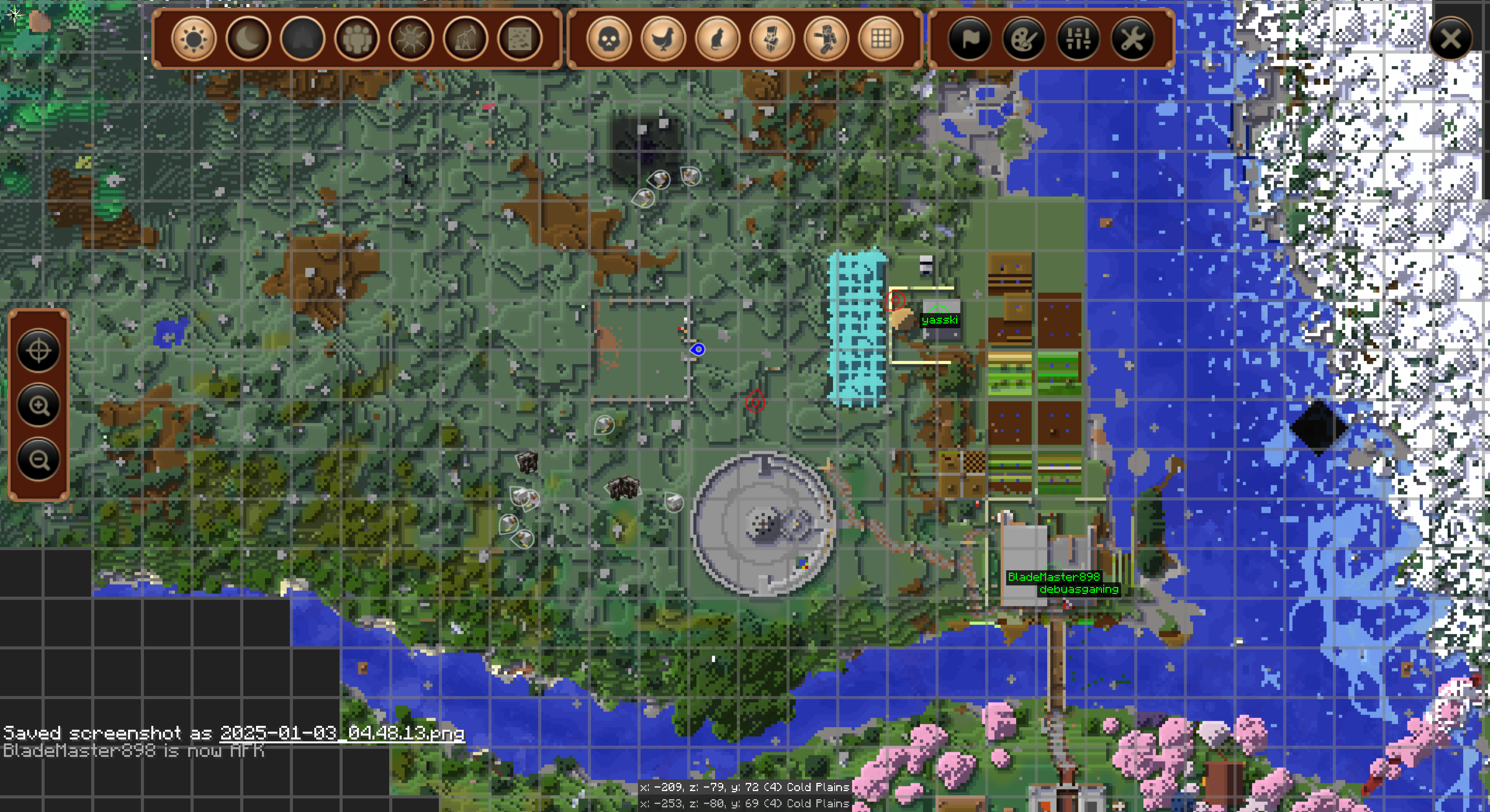Toggle the chunk grid overlay button
Image resolution: width=1490 pixels, height=812 pixels.
880,39
